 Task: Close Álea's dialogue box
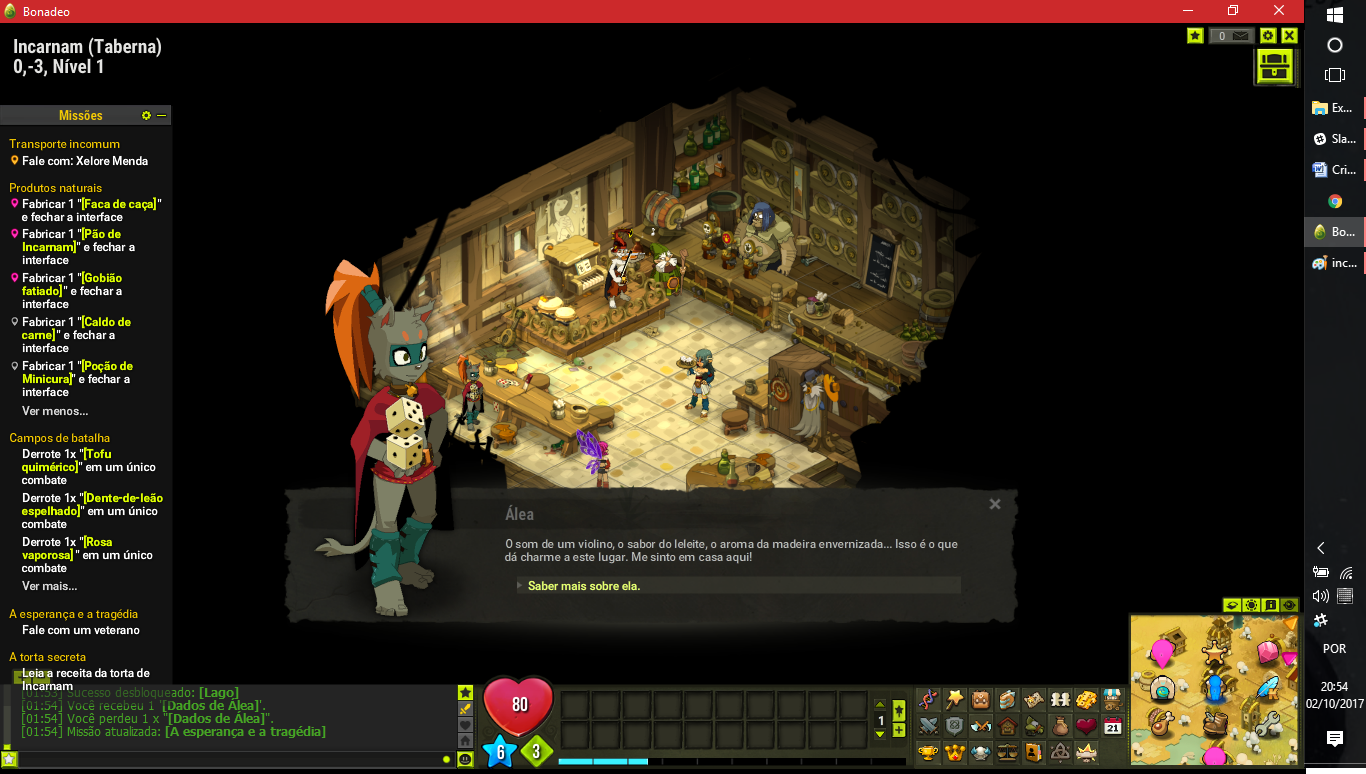point(995,504)
